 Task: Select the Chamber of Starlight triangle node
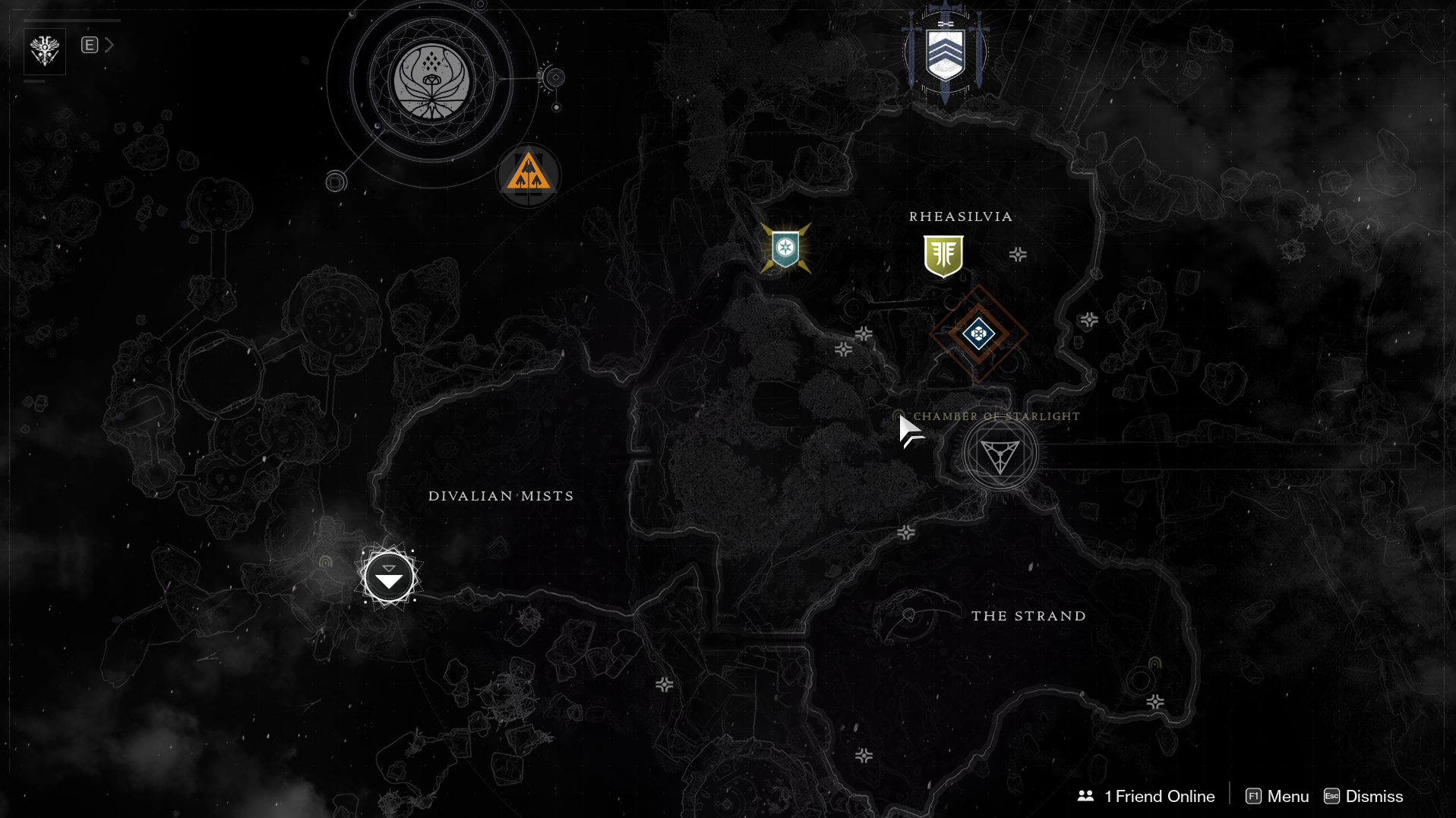pos(1000,455)
